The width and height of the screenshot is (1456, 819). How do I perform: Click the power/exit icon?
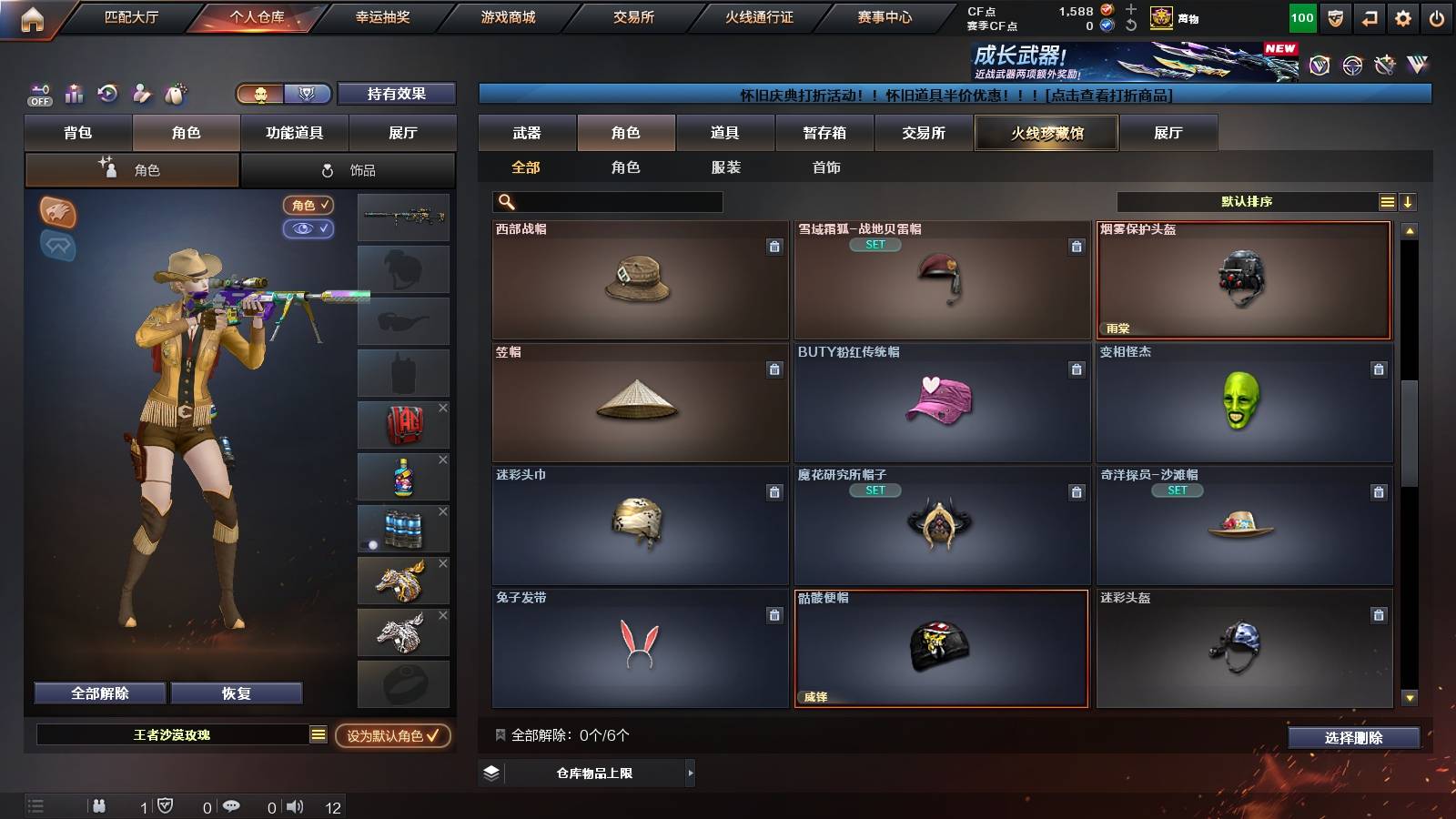1437,16
